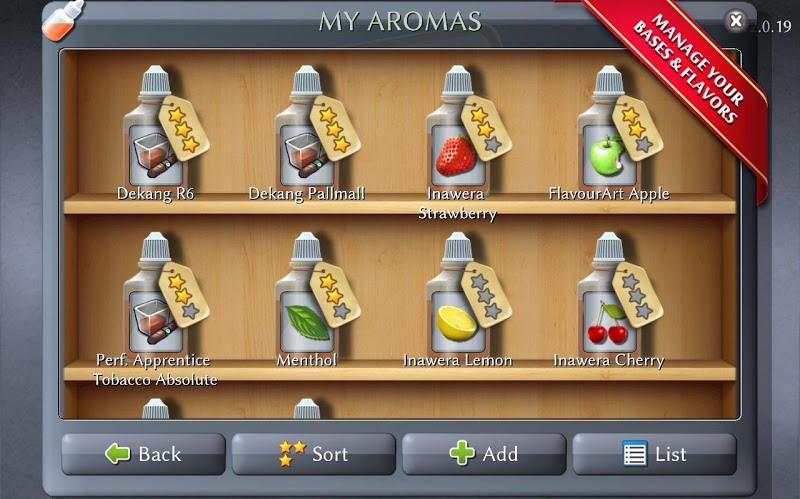Select the FlavourArt Apple bottle

coord(609,135)
